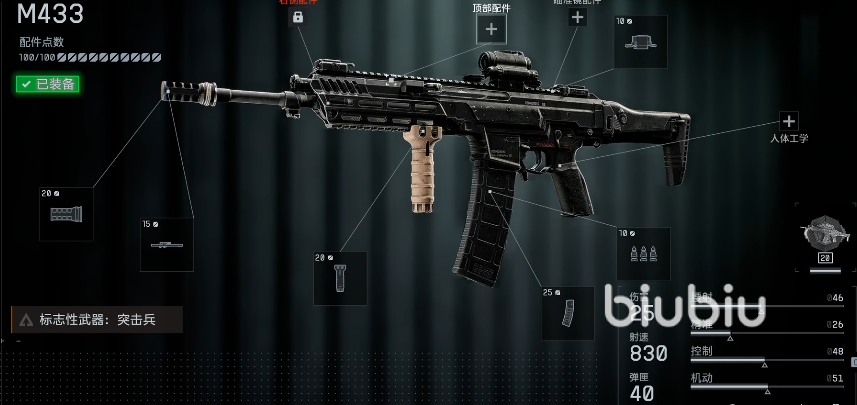
Task: Select the muzzle brake attachment slot
Action: tap(66, 214)
